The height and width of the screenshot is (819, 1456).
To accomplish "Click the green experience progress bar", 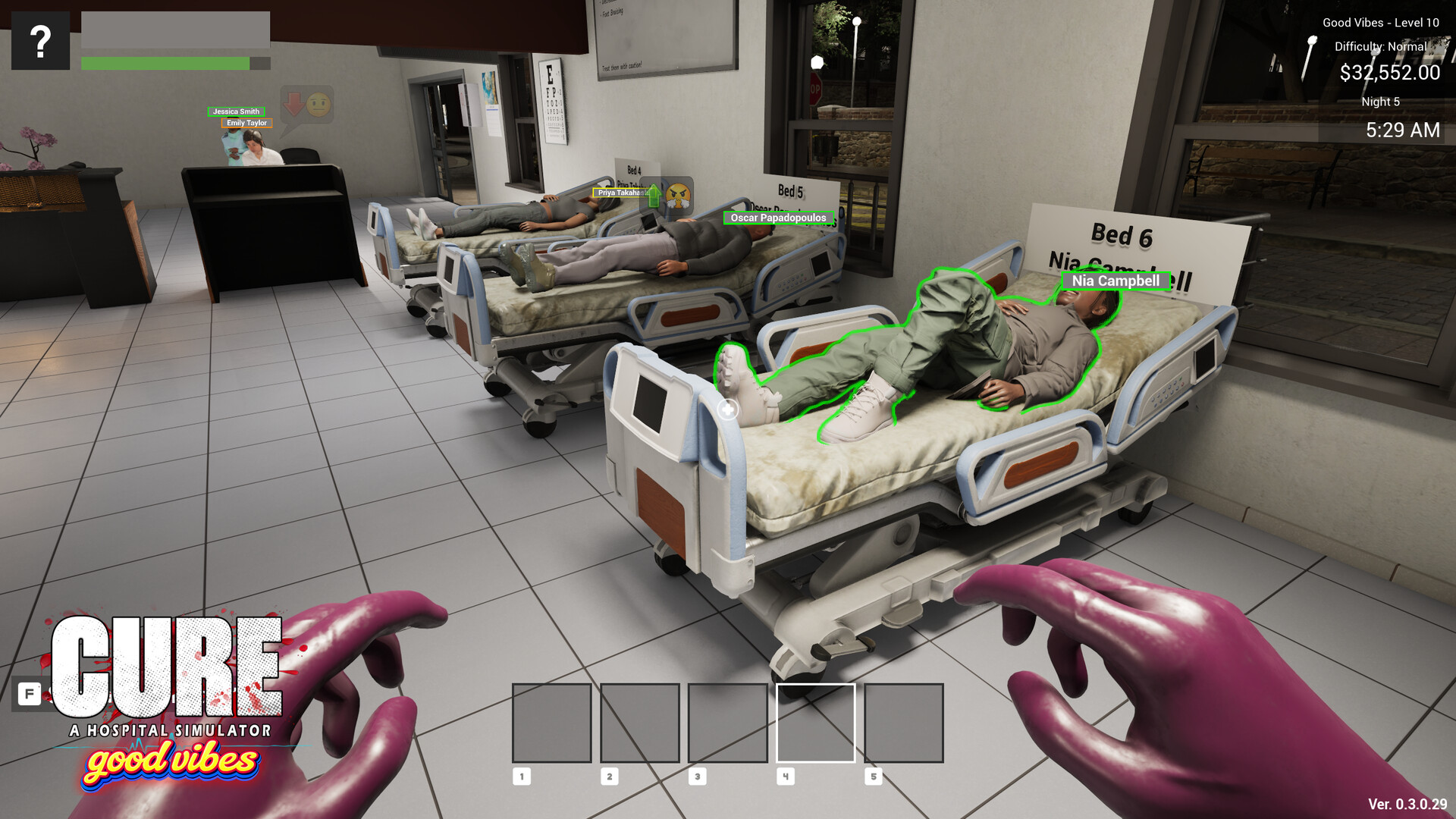I will click(x=164, y=64).
